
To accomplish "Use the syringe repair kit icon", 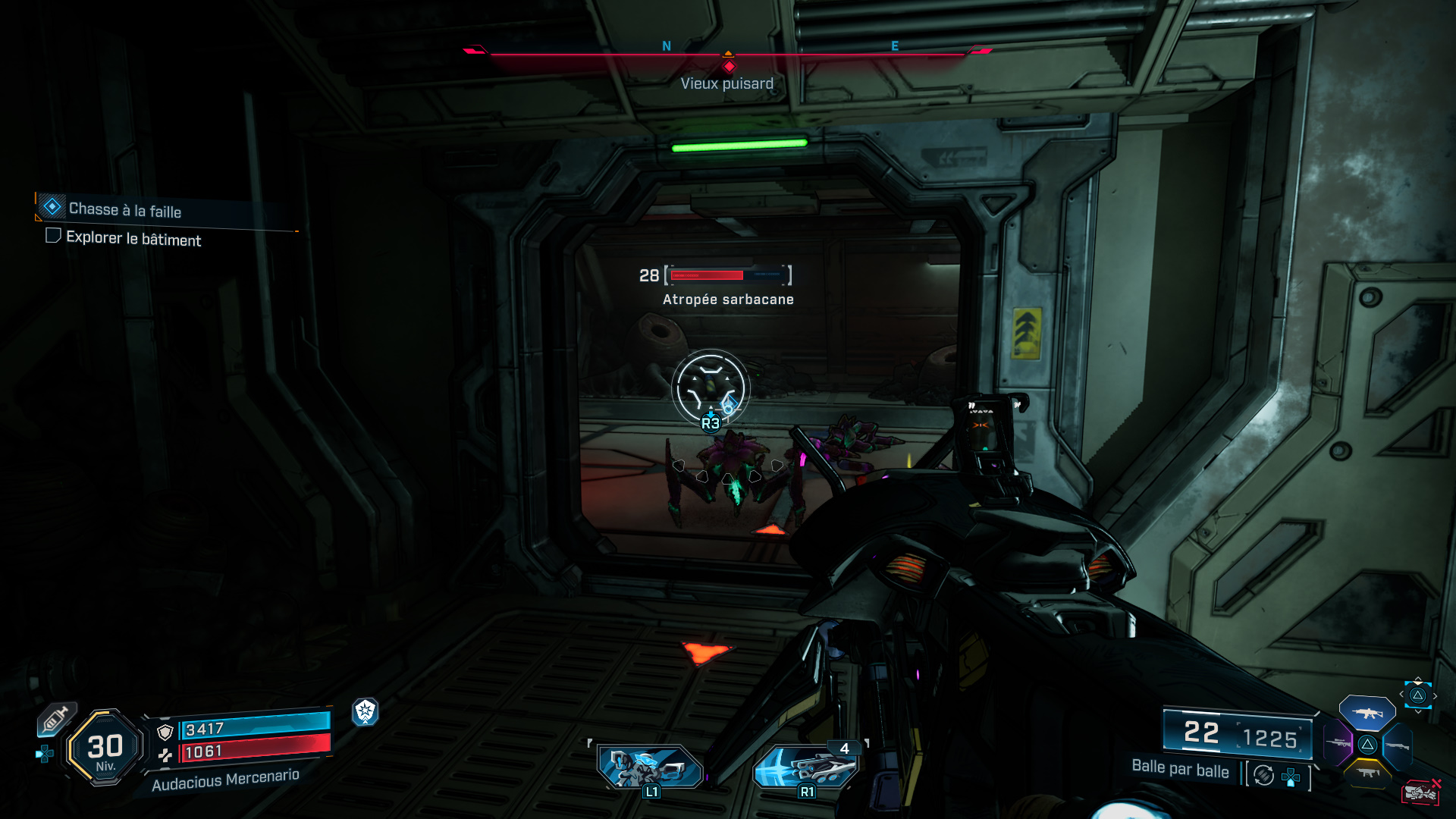I will [x=55, y=719].
